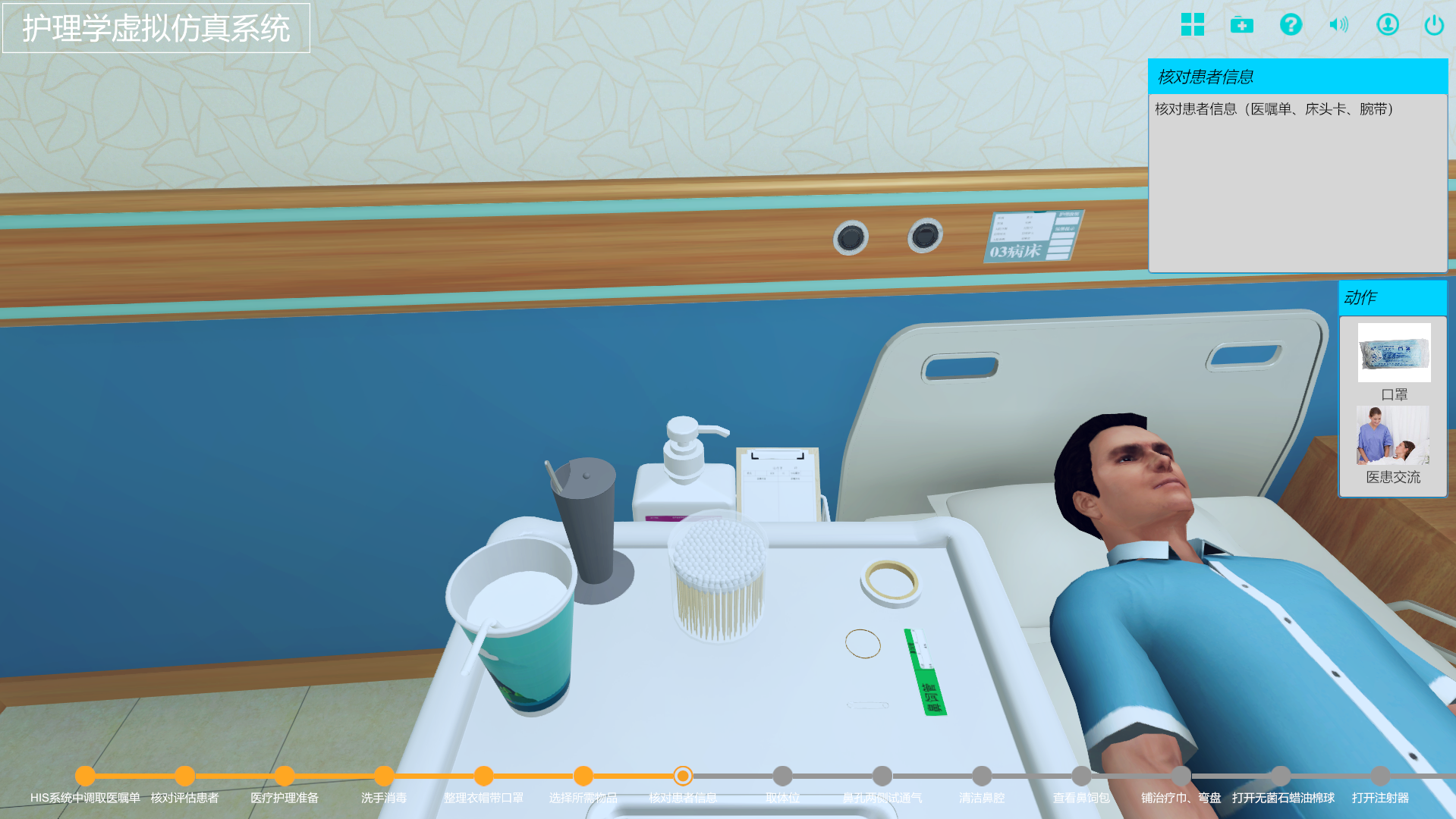Screen dimensions: 1456x819
Task: Open the help question mark icon
Action: (x=1290, y=25)
